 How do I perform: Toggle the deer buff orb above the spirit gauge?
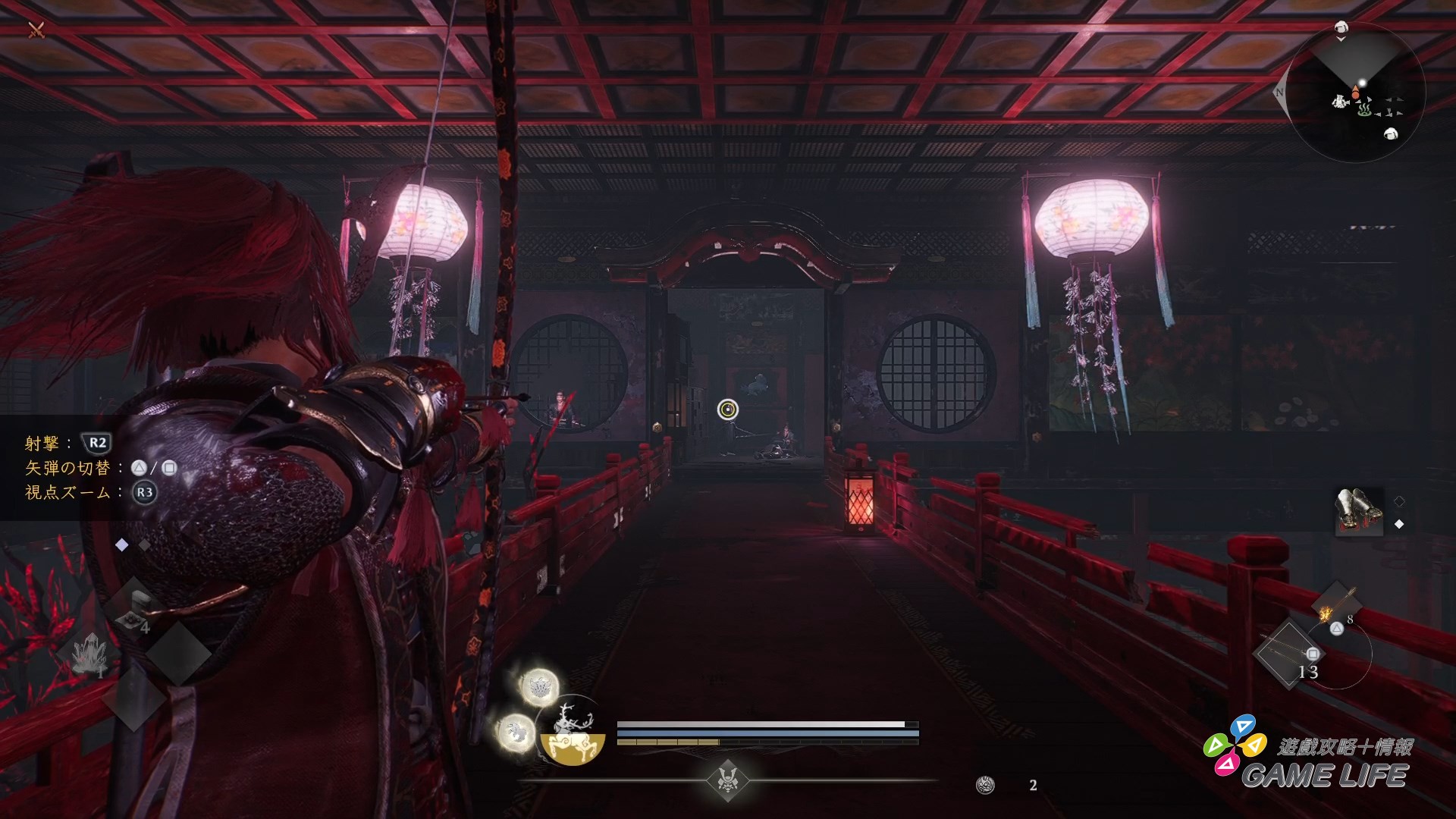(x=538, y=688)
